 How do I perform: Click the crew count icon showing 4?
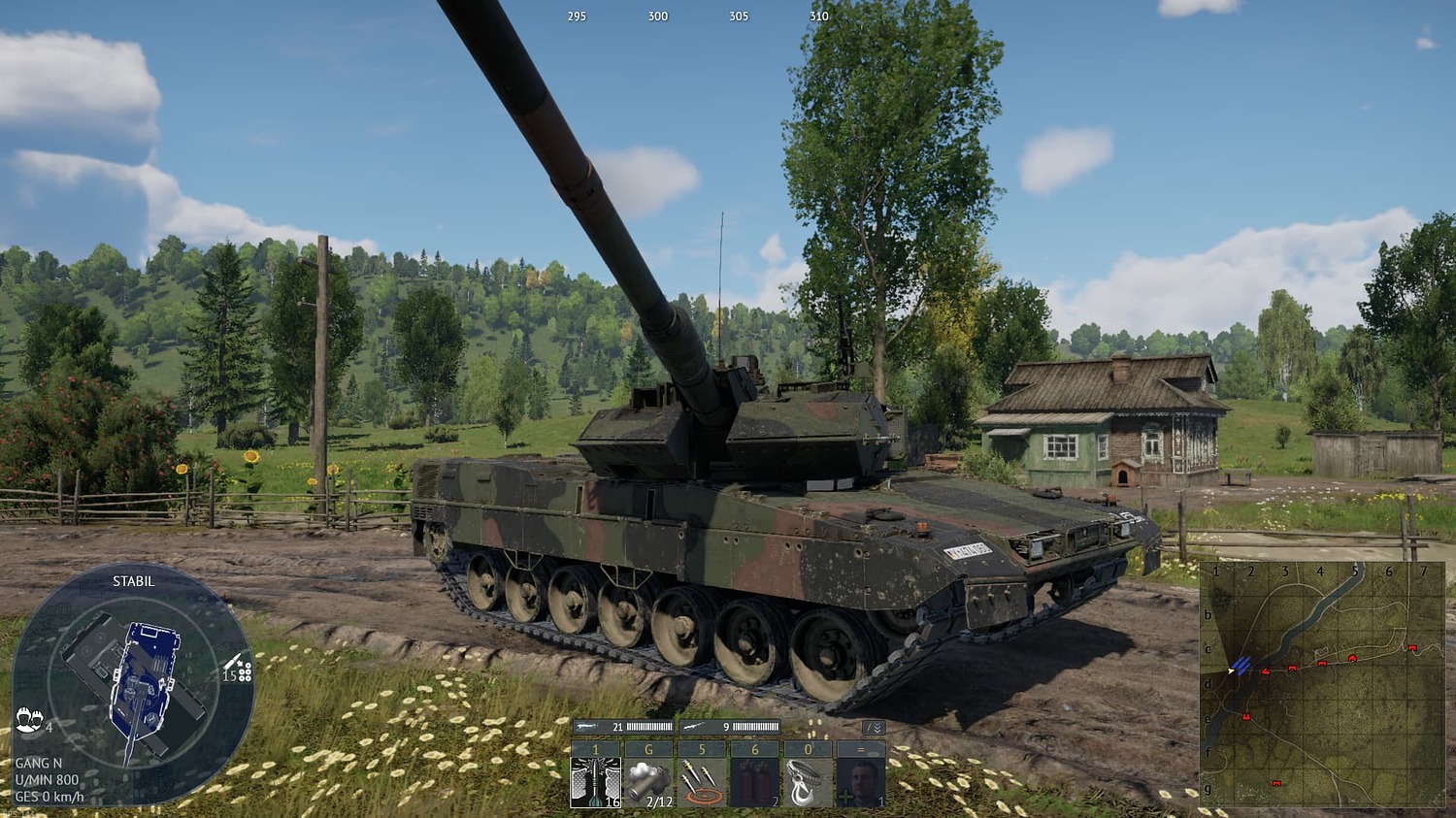[29, 720]
